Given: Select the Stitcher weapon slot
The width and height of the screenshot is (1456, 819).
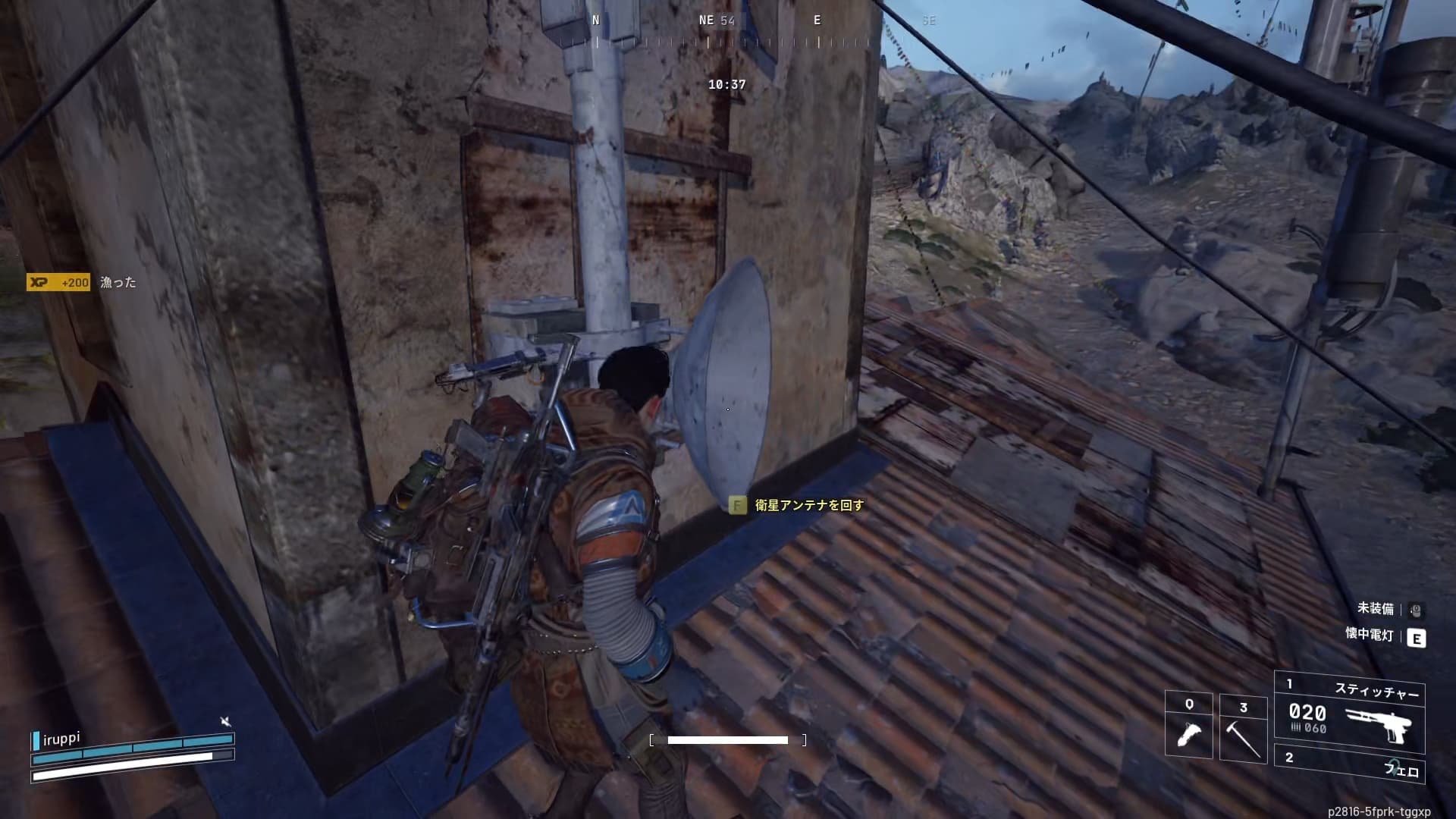Looking at the screenshot, I should pyautogui.click(x=1349, y=712).
